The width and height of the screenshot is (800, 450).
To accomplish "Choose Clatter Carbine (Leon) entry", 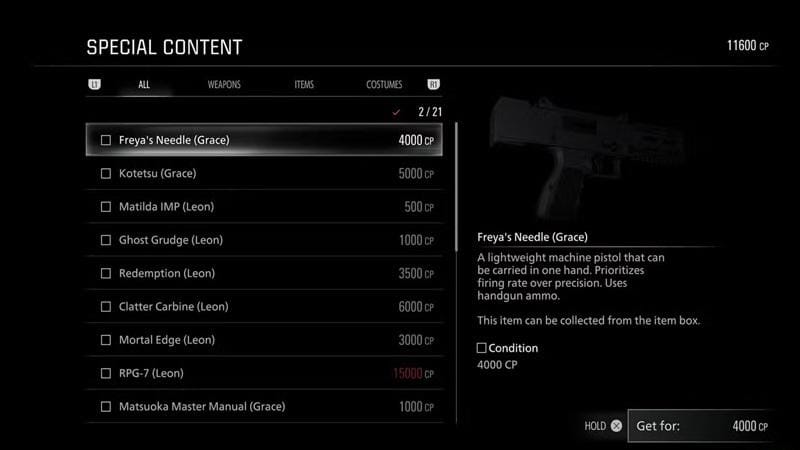I will [264, 307].
